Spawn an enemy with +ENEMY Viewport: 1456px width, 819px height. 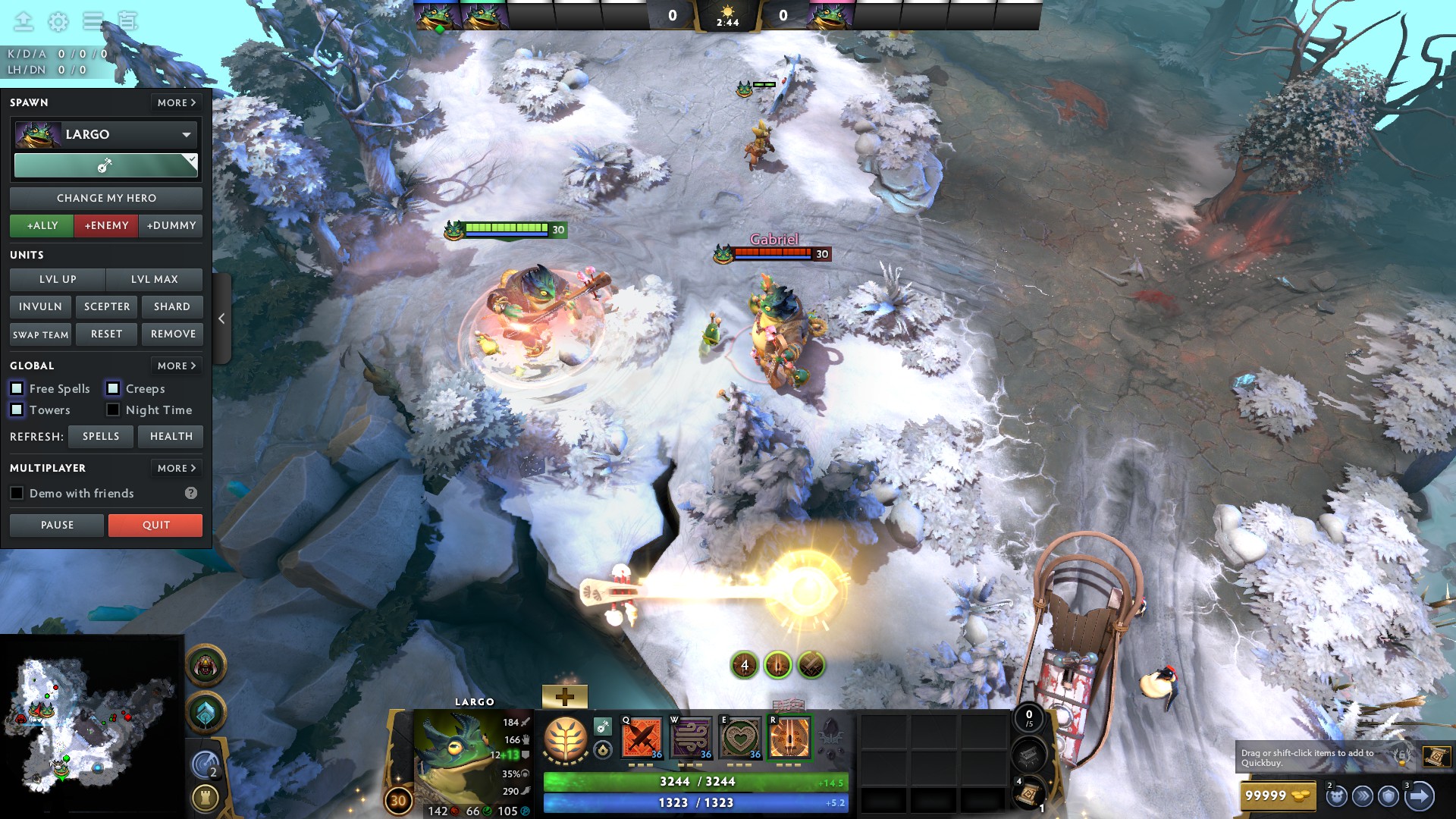pos(106,225)
